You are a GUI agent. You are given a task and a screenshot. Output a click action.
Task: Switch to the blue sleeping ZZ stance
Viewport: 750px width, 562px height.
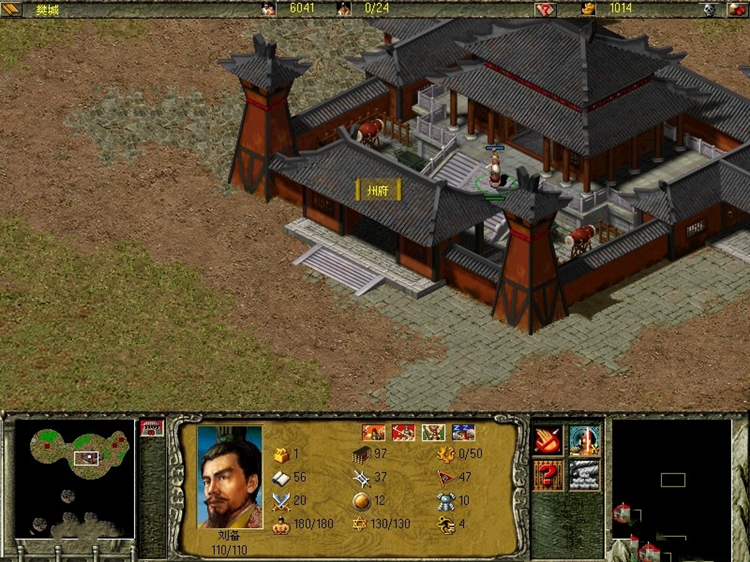click(463, 432)
